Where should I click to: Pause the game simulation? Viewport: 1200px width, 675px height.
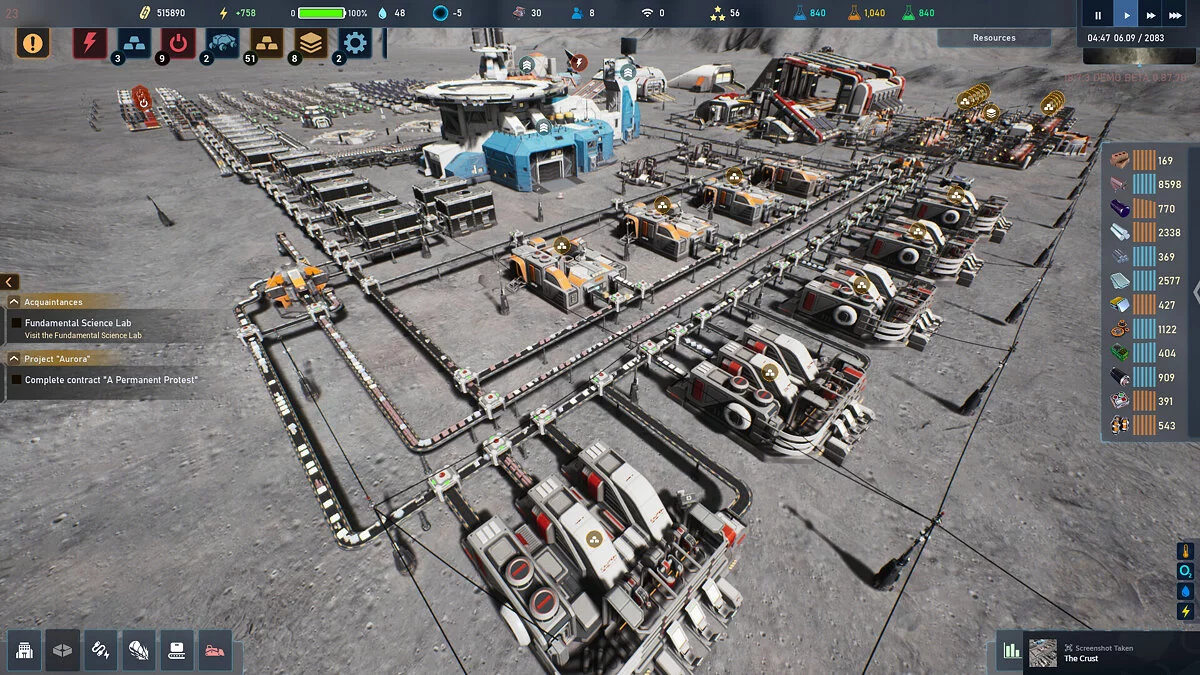pos(1098,15)
